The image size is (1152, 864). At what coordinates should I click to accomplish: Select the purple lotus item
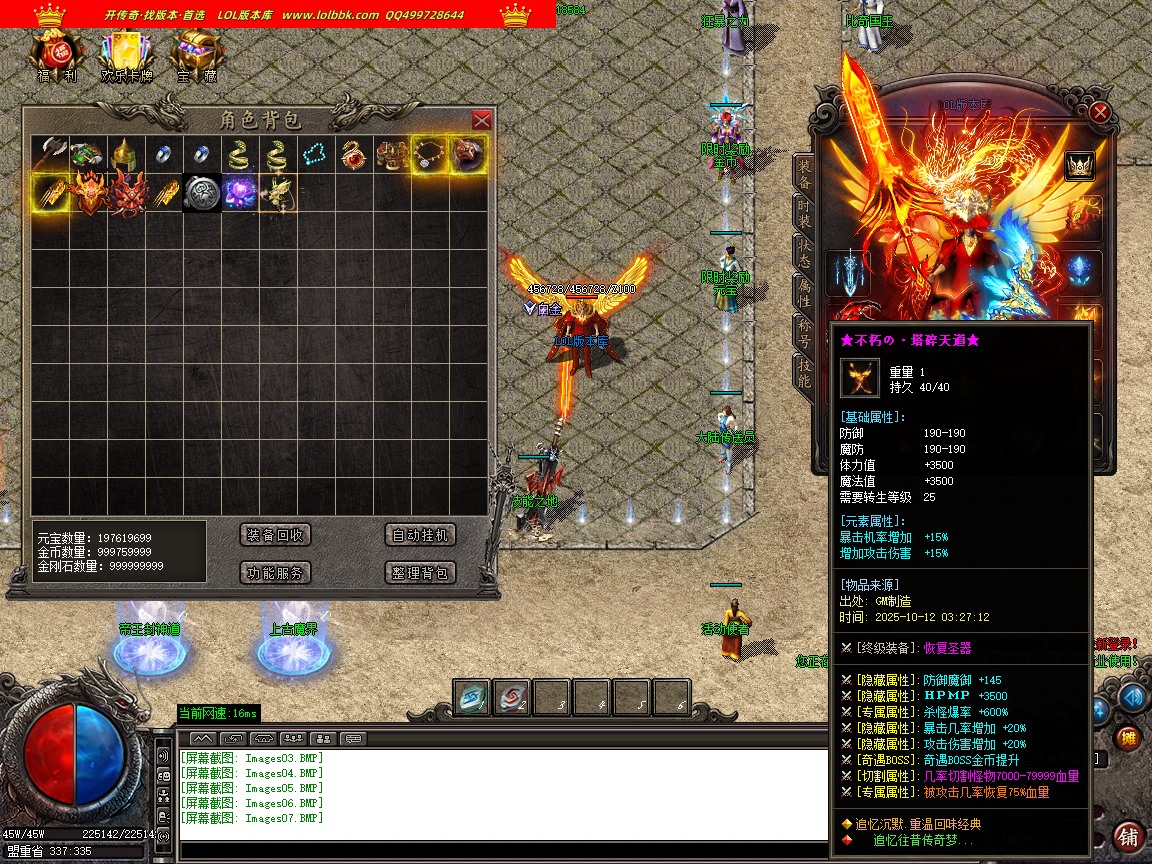tap(239, 193)
